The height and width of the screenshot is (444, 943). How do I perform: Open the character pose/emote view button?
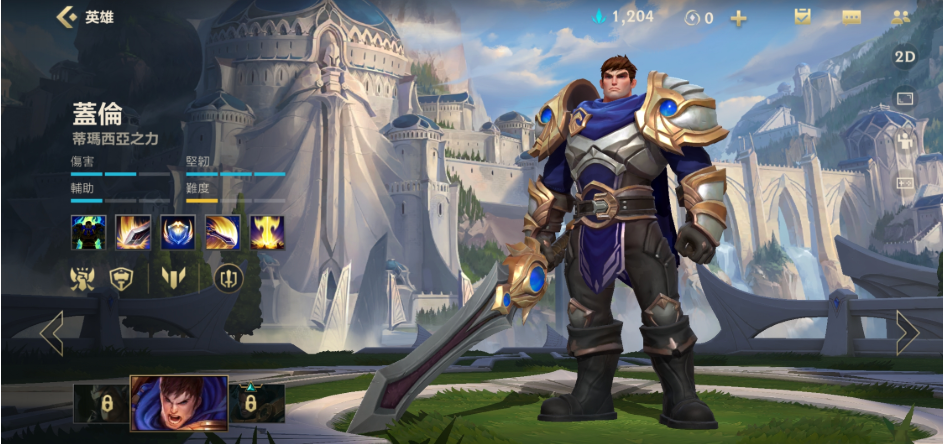(904, 141)
